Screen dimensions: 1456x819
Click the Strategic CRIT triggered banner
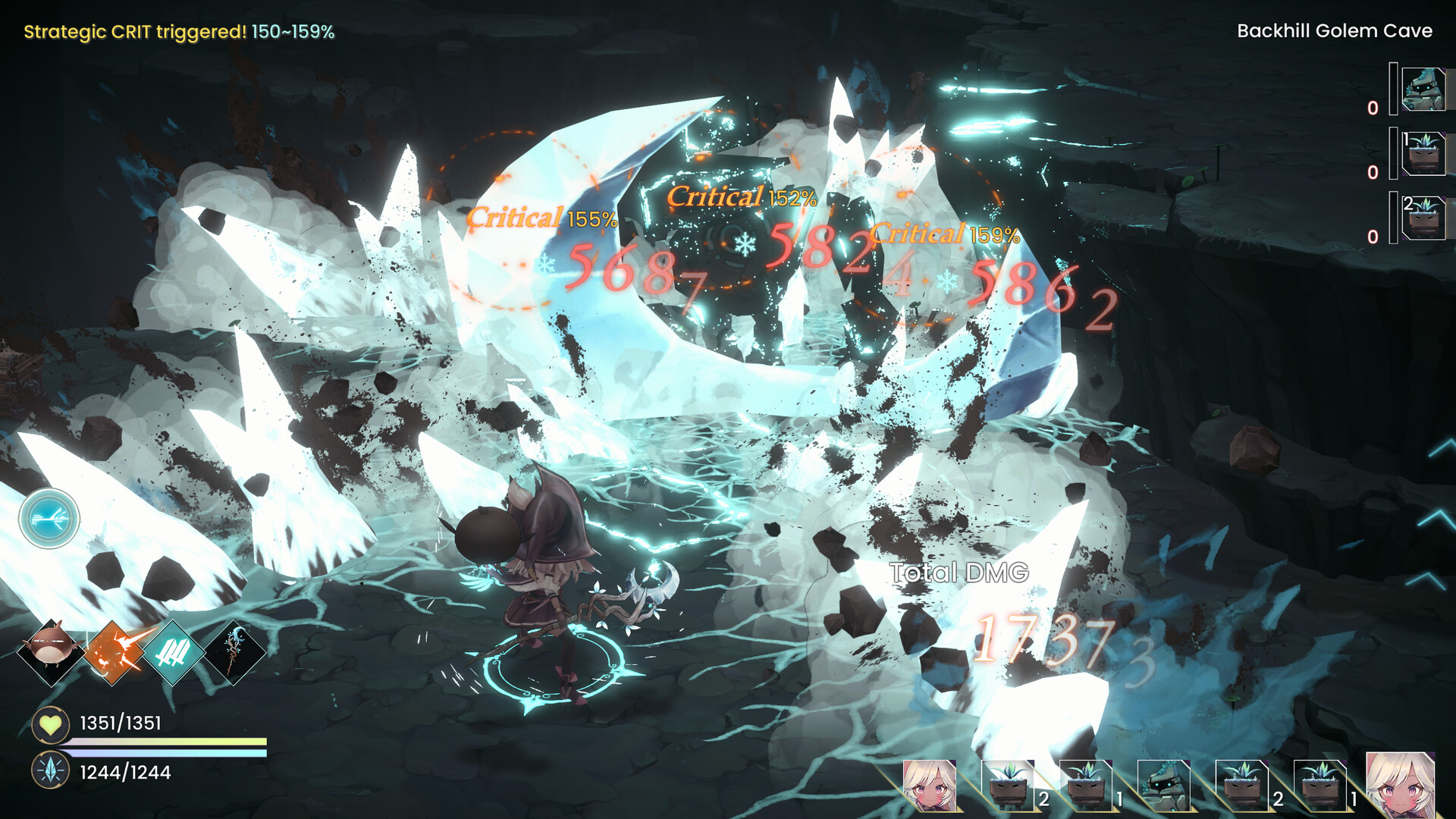(177, 32)
